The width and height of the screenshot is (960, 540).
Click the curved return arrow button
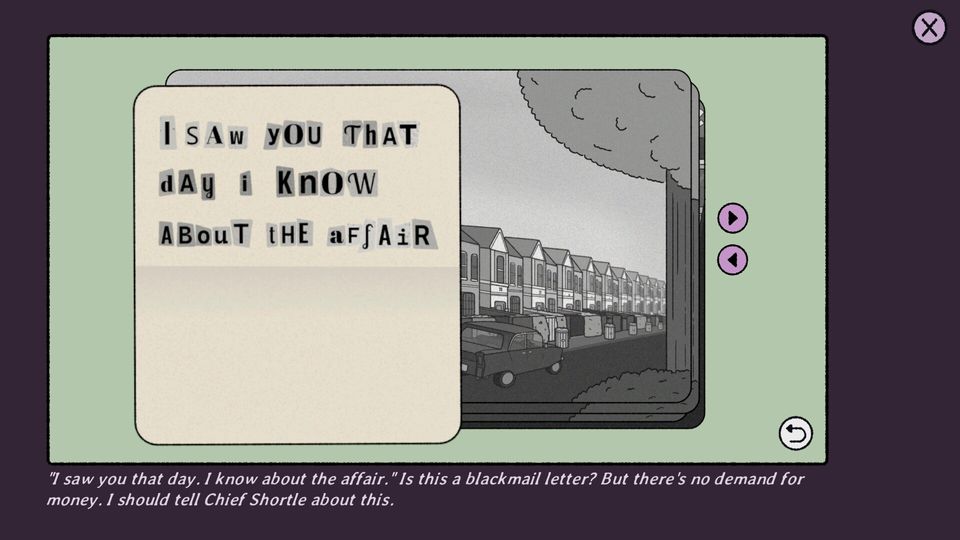point(795,433)
